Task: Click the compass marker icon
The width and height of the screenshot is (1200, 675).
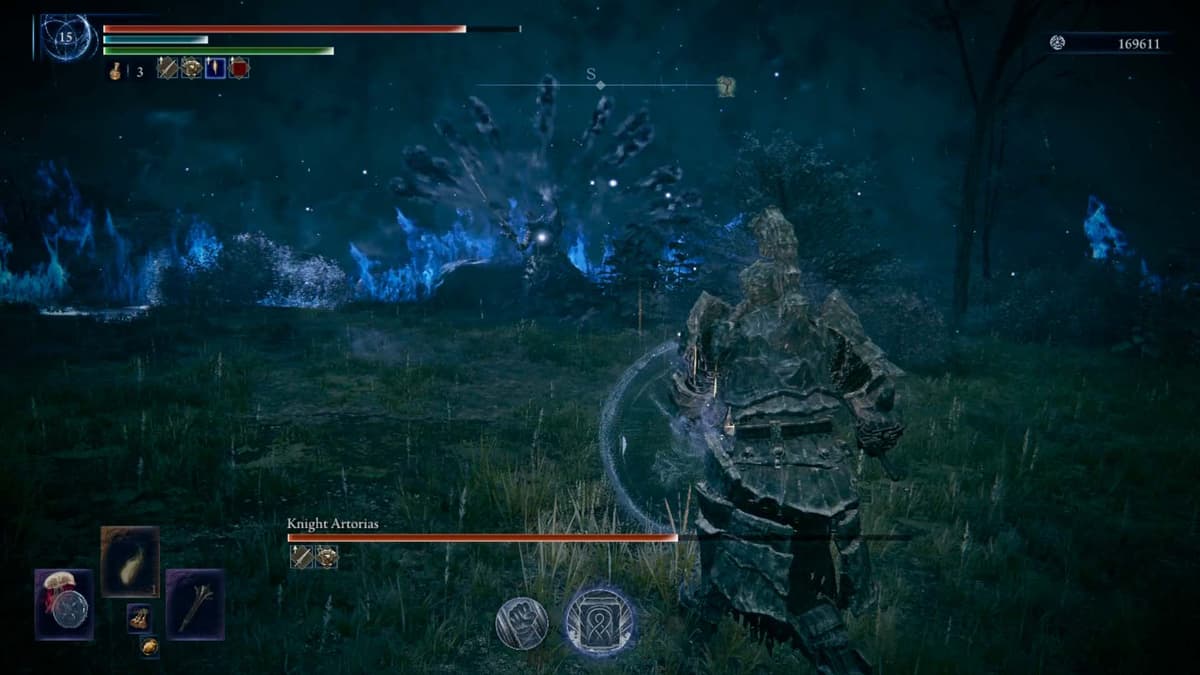Action: tap(726, 86)
